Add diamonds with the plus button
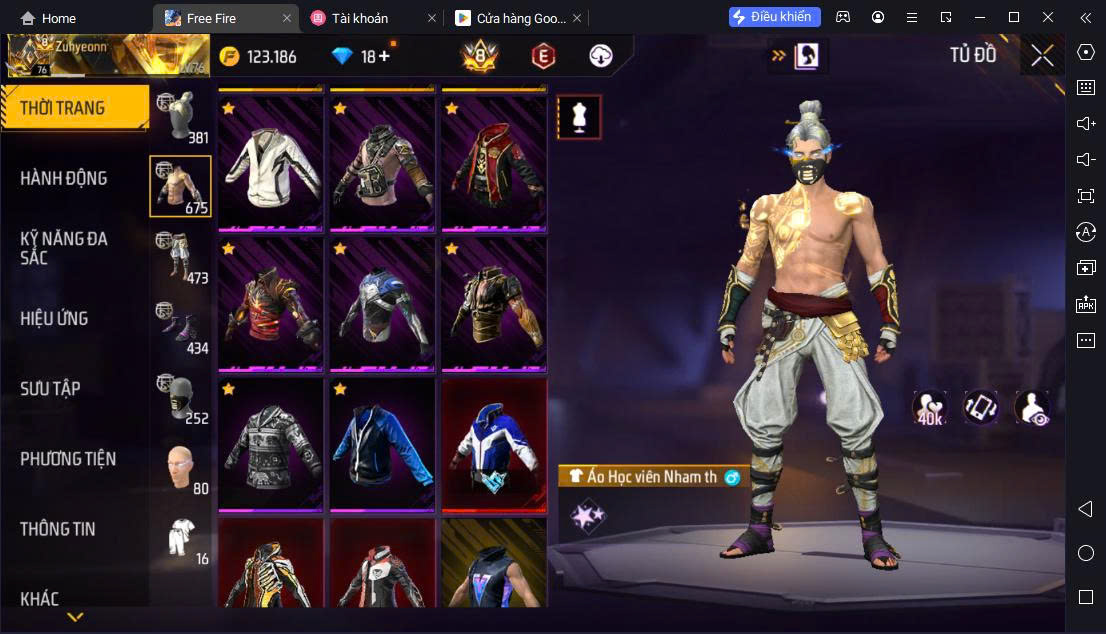The height and width of the screenshot is (634, 1106). 384,56
